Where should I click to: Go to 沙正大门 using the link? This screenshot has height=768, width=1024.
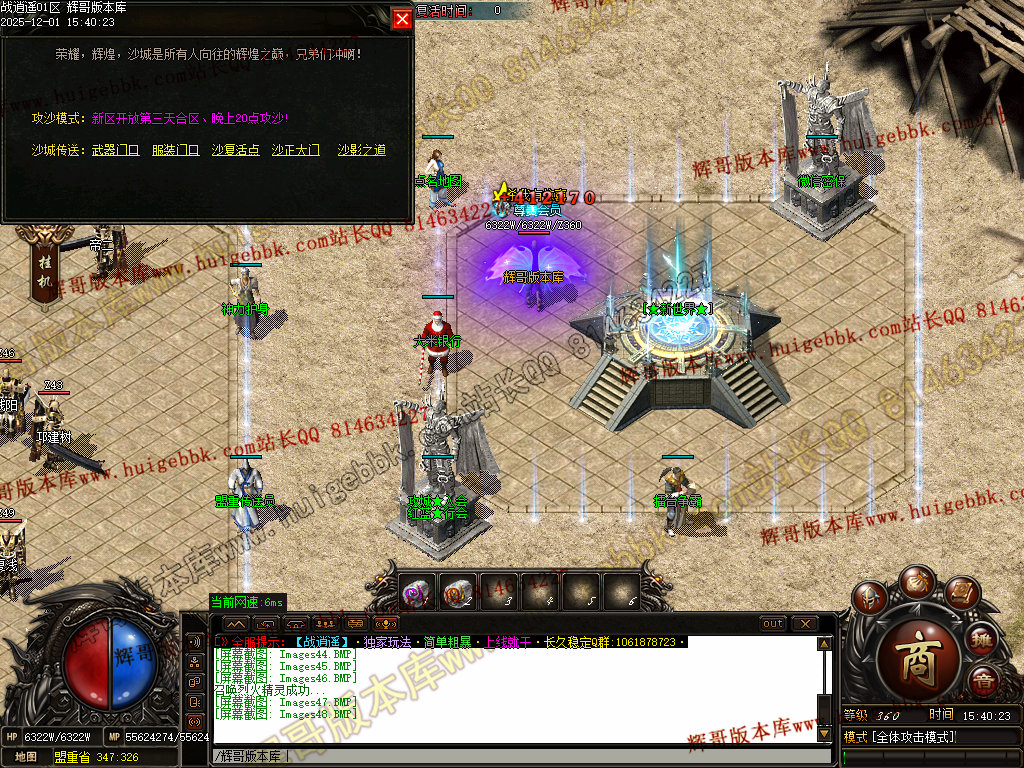(x=295, y=150)
